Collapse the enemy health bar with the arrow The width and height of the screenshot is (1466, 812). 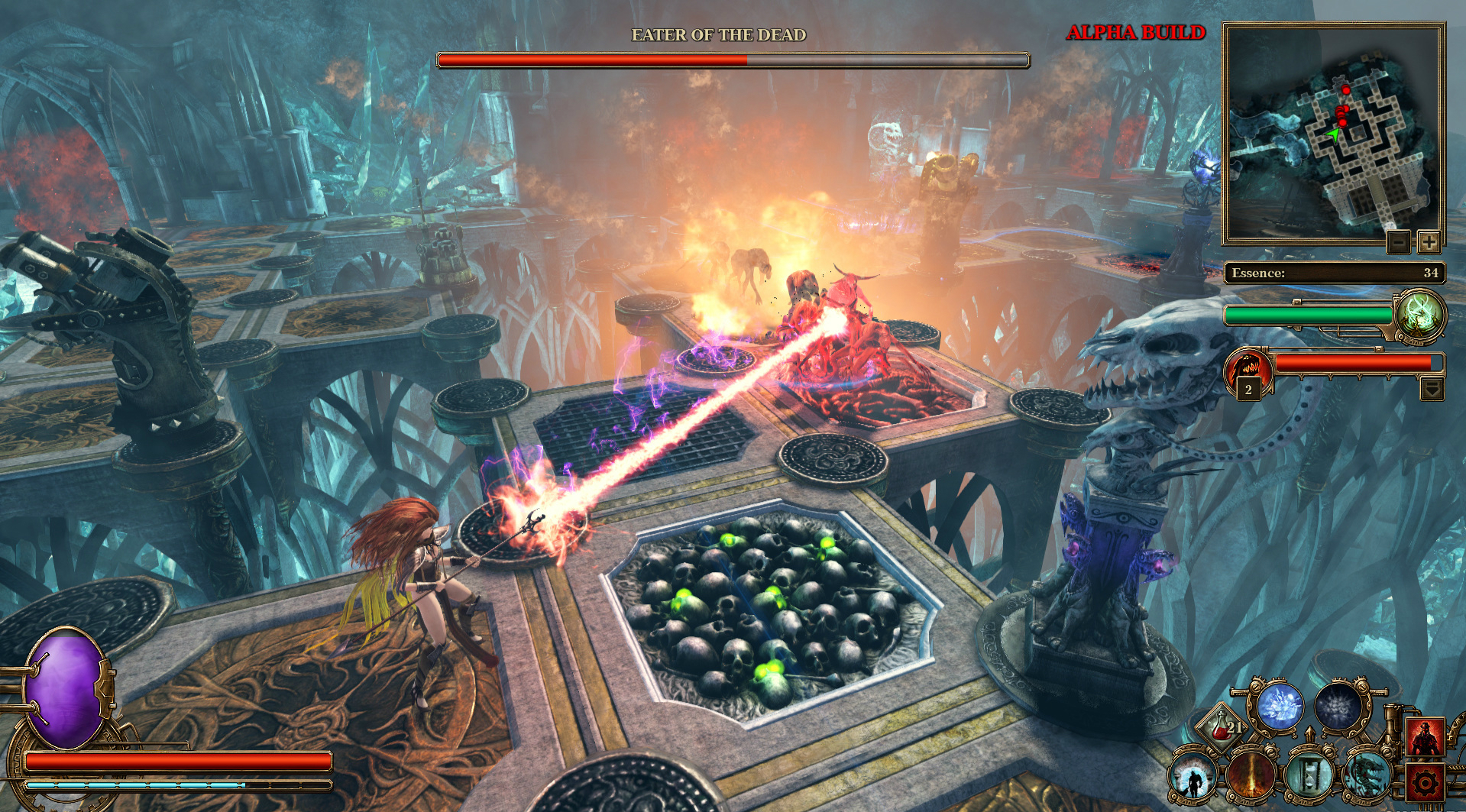pos(1431,387)
